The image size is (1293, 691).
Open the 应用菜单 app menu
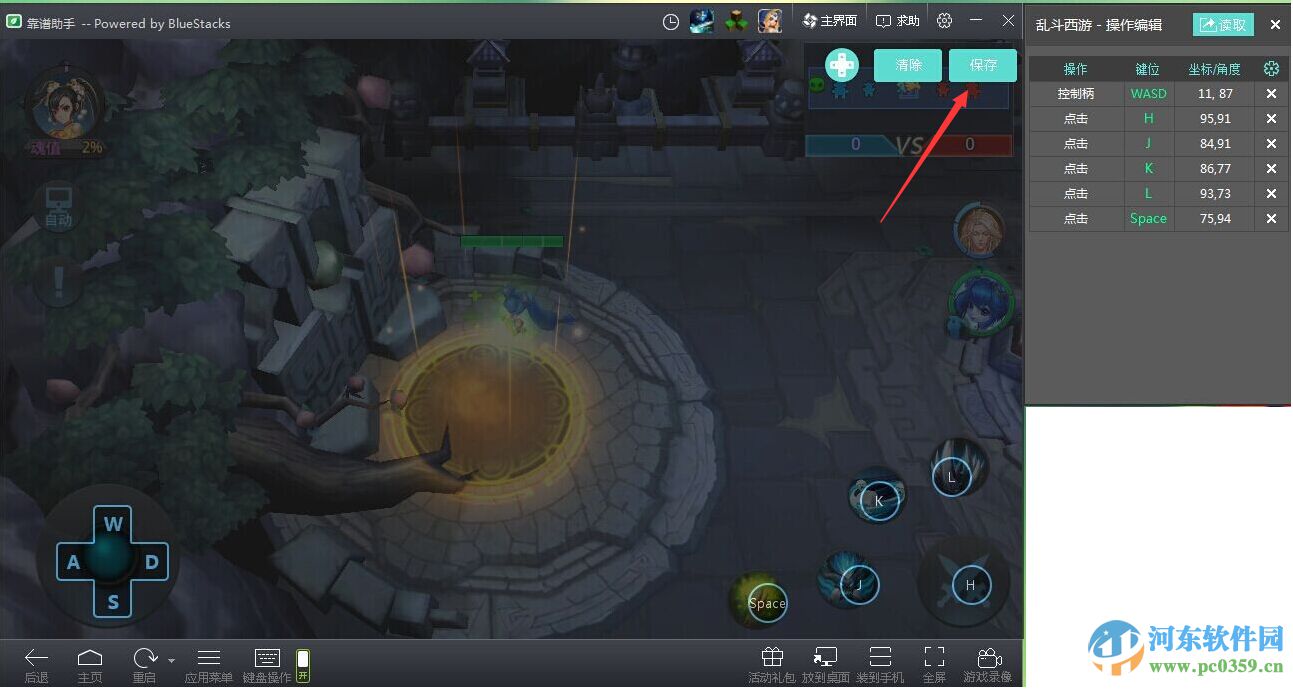point(209,664)
